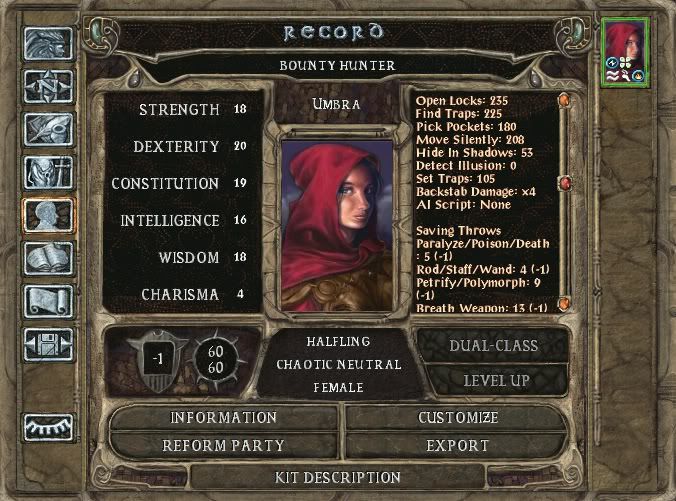The width and height of the screenshot is (676, 501).
Task: Open options via the floppy disk icon
Action: (47, 344)
